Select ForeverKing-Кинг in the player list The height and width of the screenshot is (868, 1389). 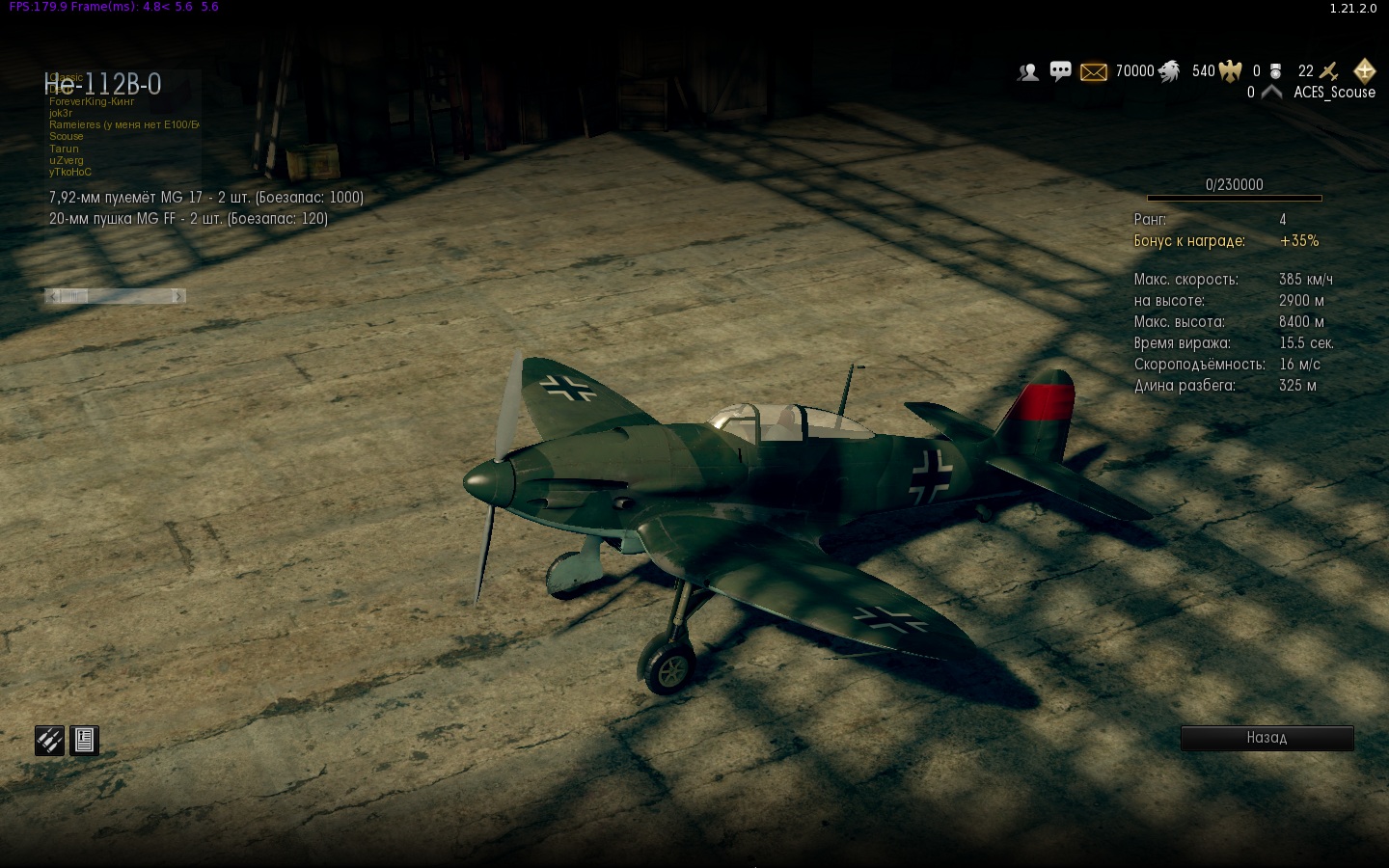[x=92, y=101]
